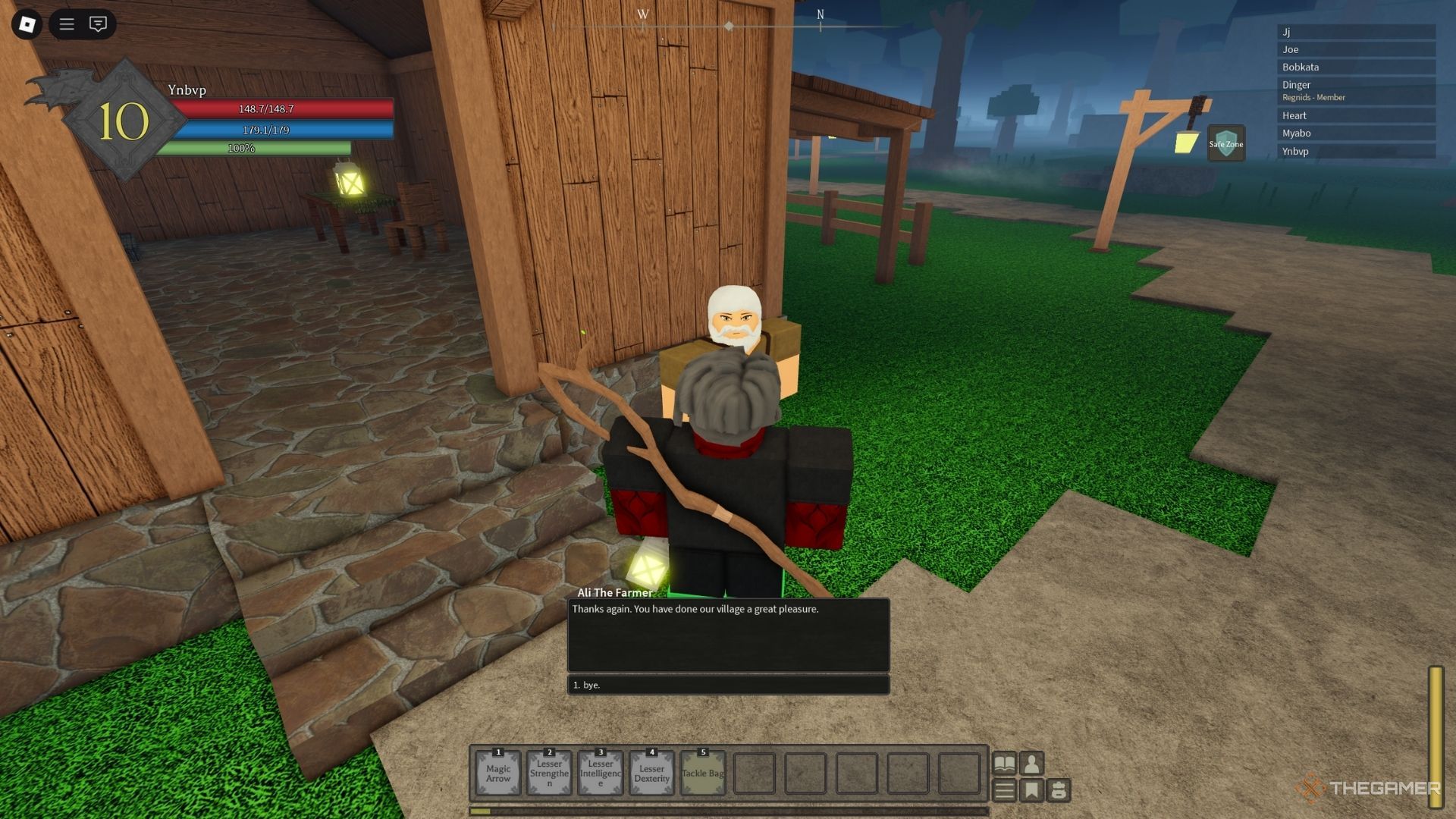Open the quest list icon near the hotbar
This screenshot has width=1456, height=819.
[1006, 788]
